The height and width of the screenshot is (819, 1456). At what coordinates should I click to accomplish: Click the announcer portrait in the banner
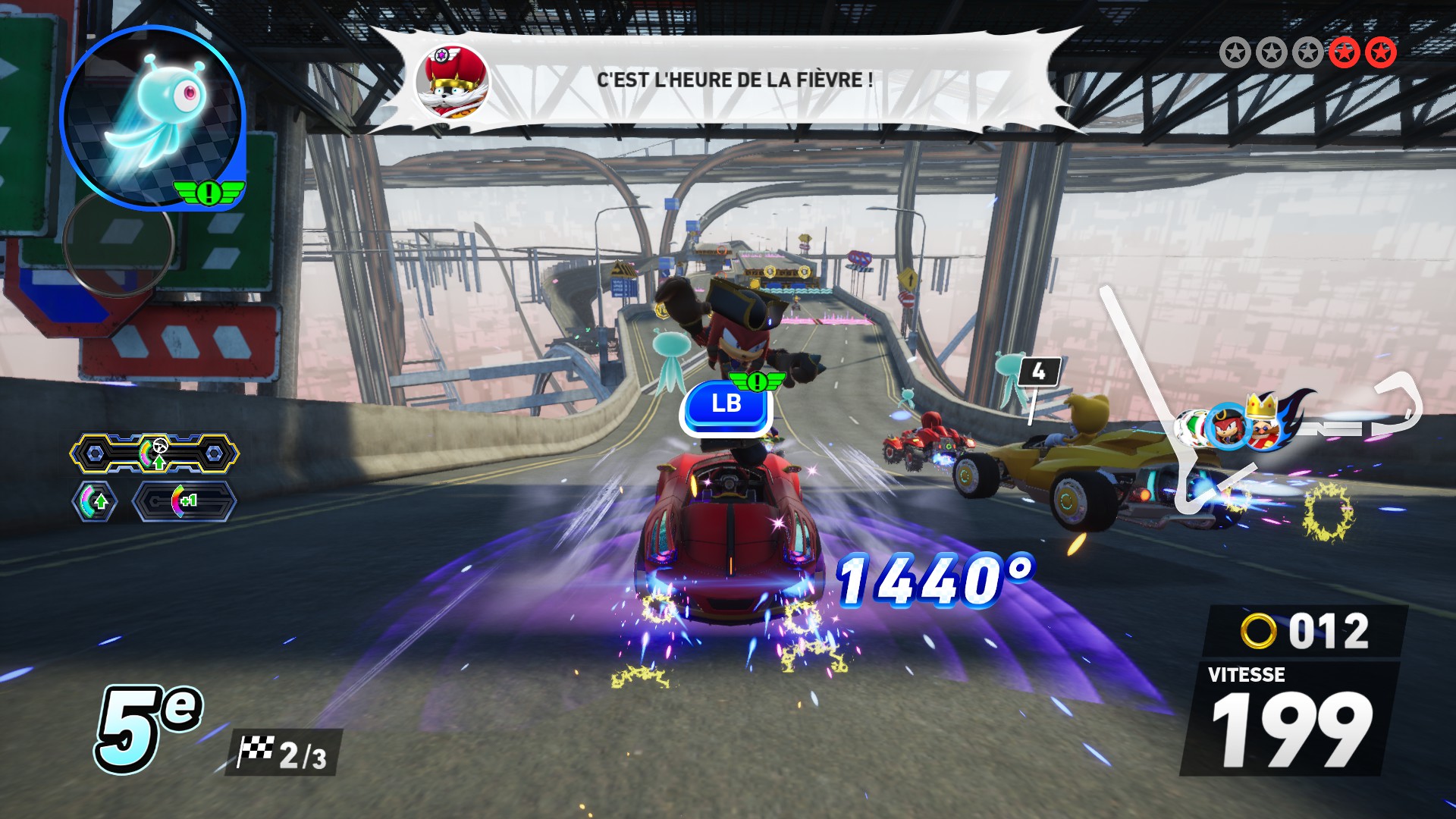point(452,81)
